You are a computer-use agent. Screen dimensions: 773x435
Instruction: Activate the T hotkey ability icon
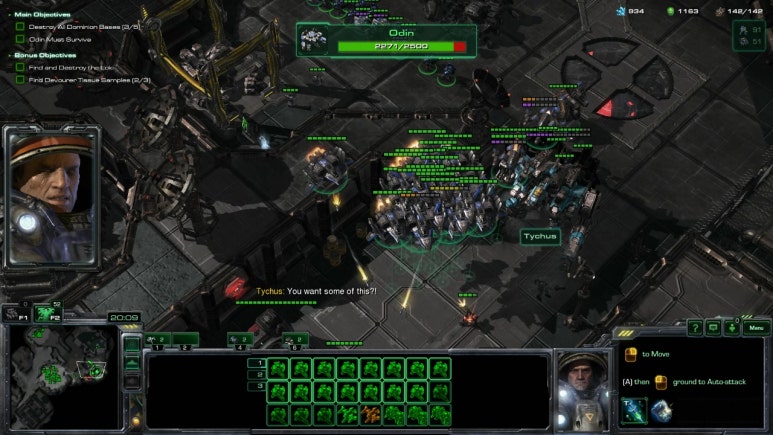[634, 410]
